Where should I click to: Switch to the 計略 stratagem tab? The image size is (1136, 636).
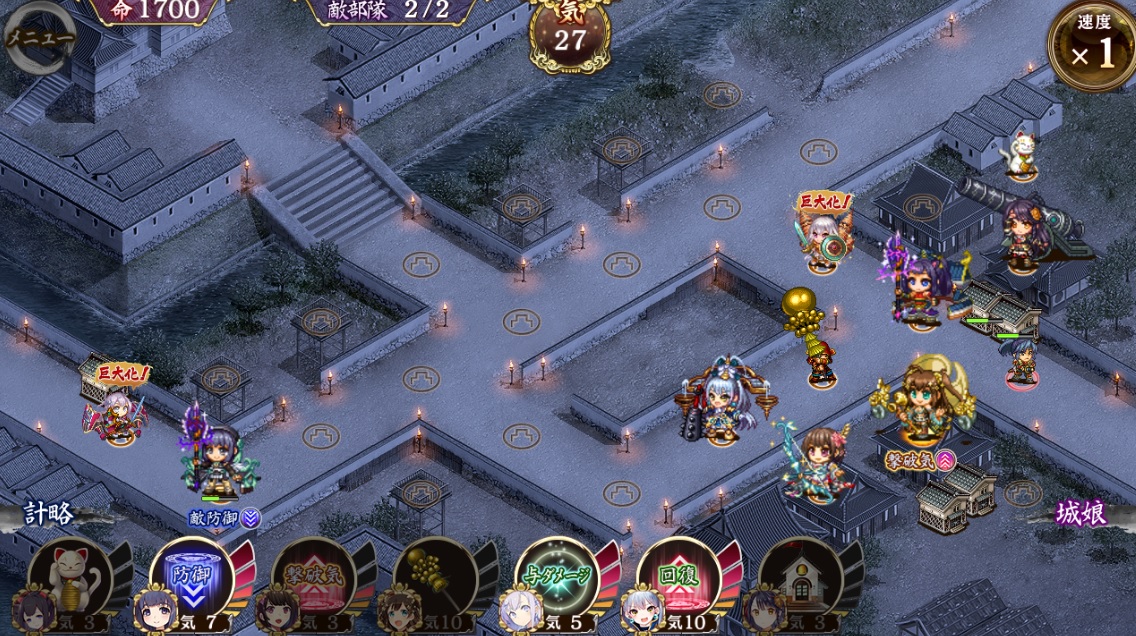coord(48,514)
